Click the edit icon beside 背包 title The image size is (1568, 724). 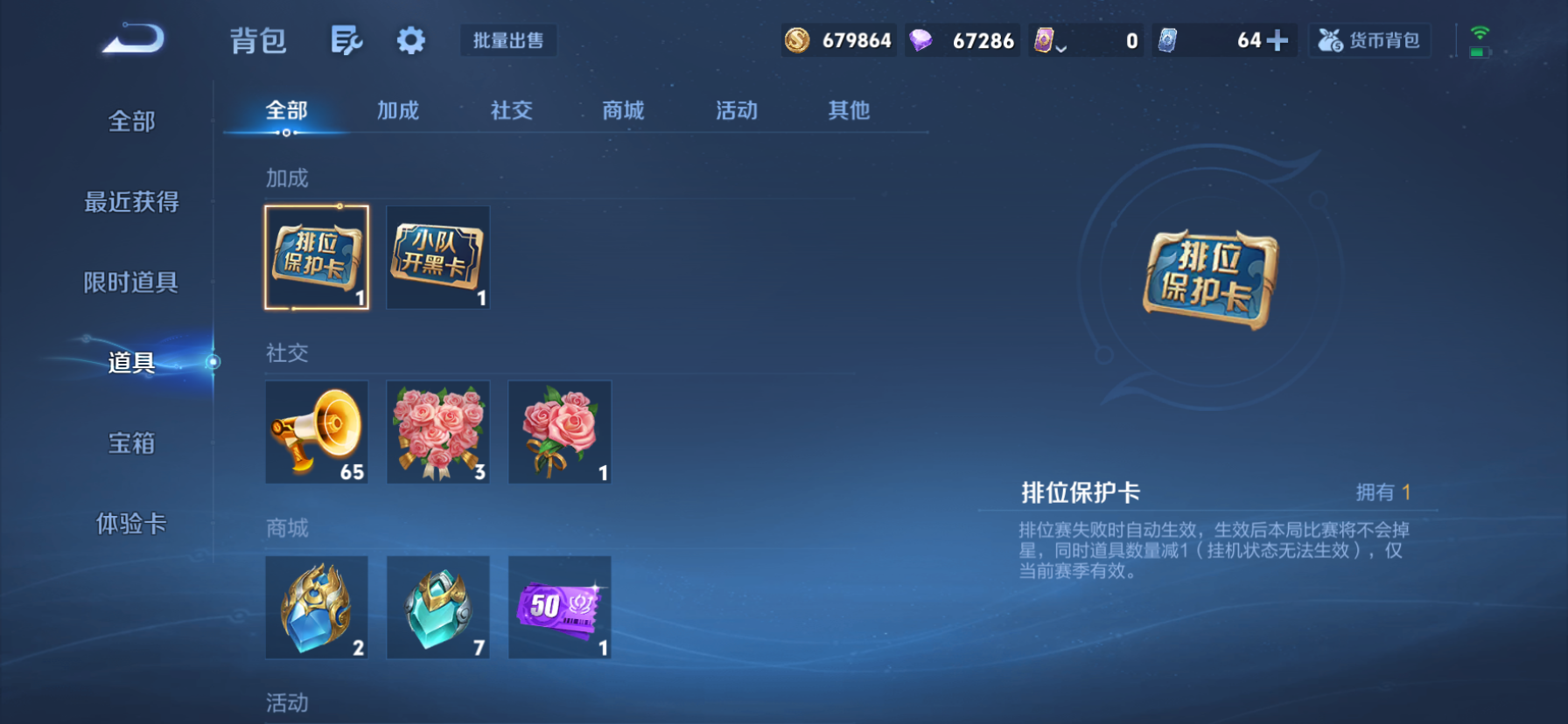346,40
